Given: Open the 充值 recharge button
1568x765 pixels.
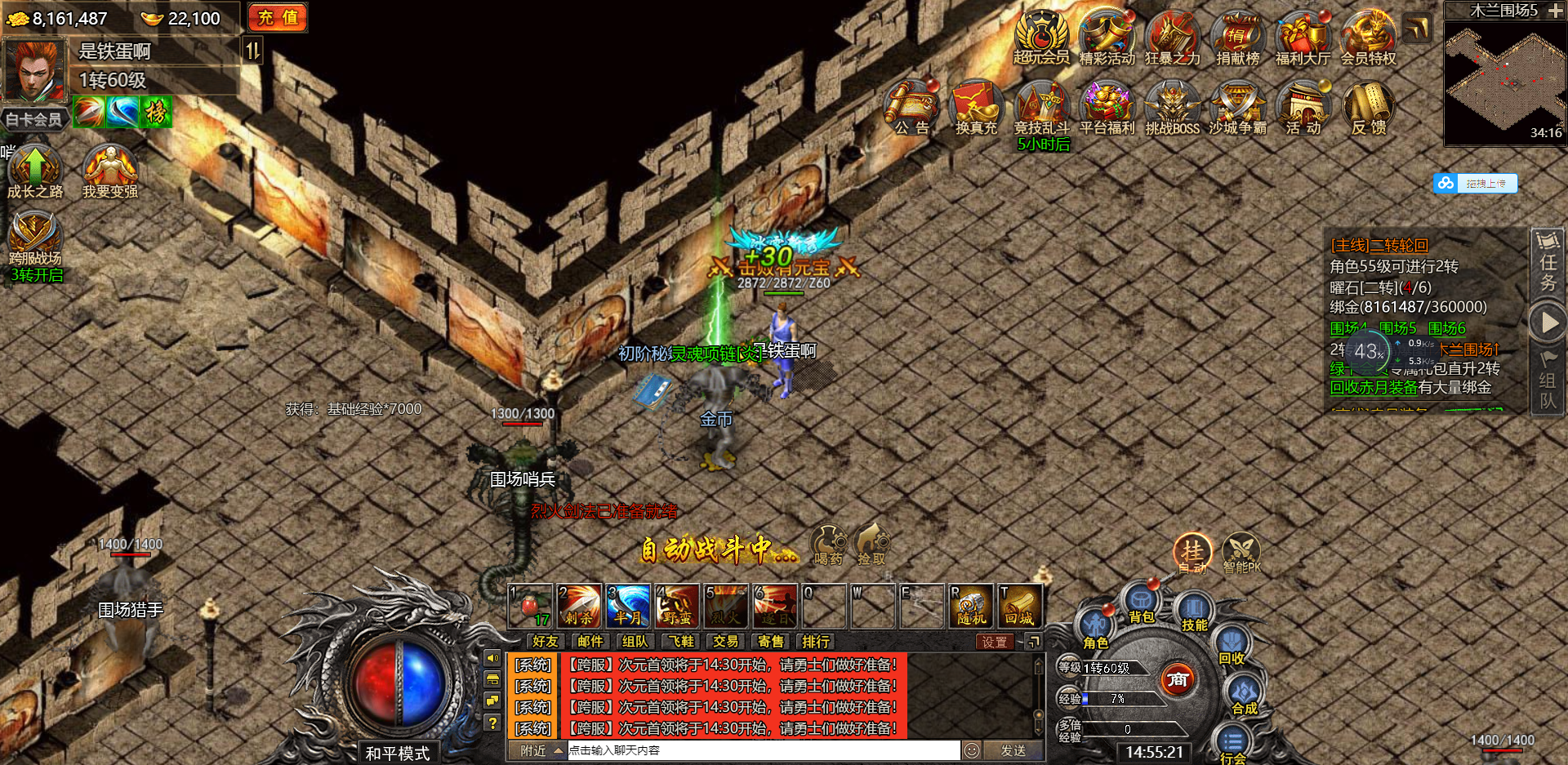Looking at the screenshot, I should coord(278,17).
